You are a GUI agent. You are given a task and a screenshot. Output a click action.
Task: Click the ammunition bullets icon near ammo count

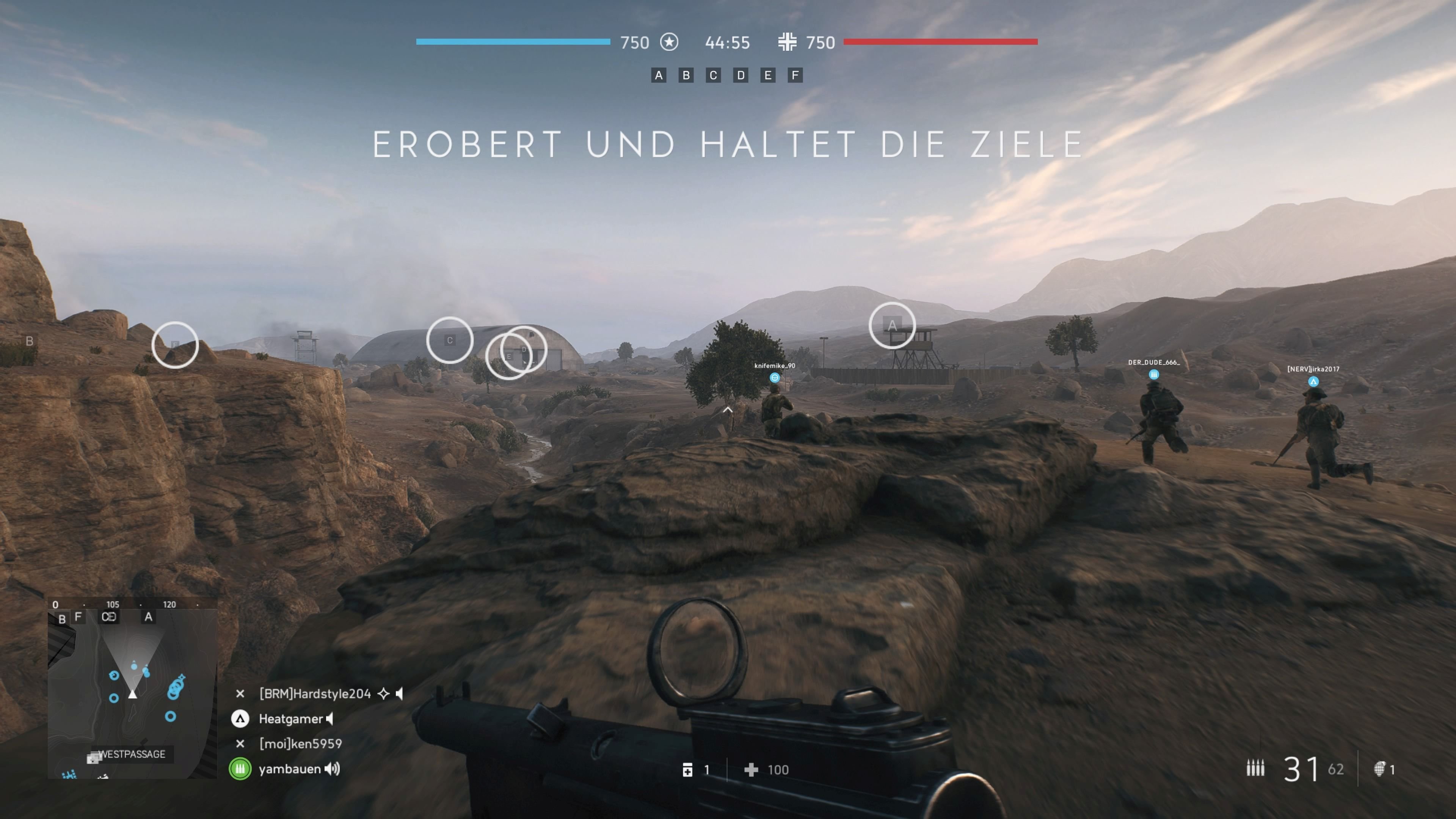(x=1256, y=769)
